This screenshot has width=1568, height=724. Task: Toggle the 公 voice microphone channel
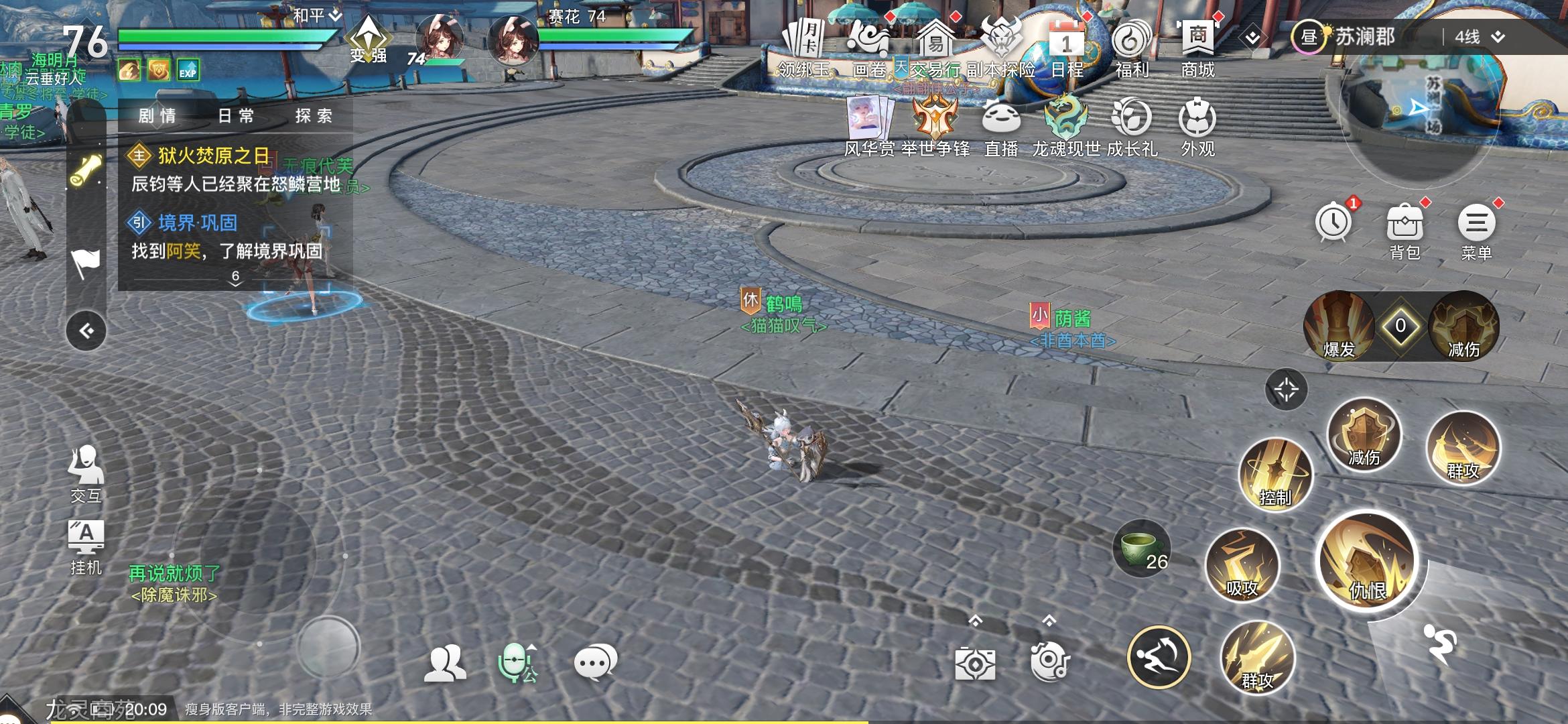pyautogui.click(x=516, y=660)
